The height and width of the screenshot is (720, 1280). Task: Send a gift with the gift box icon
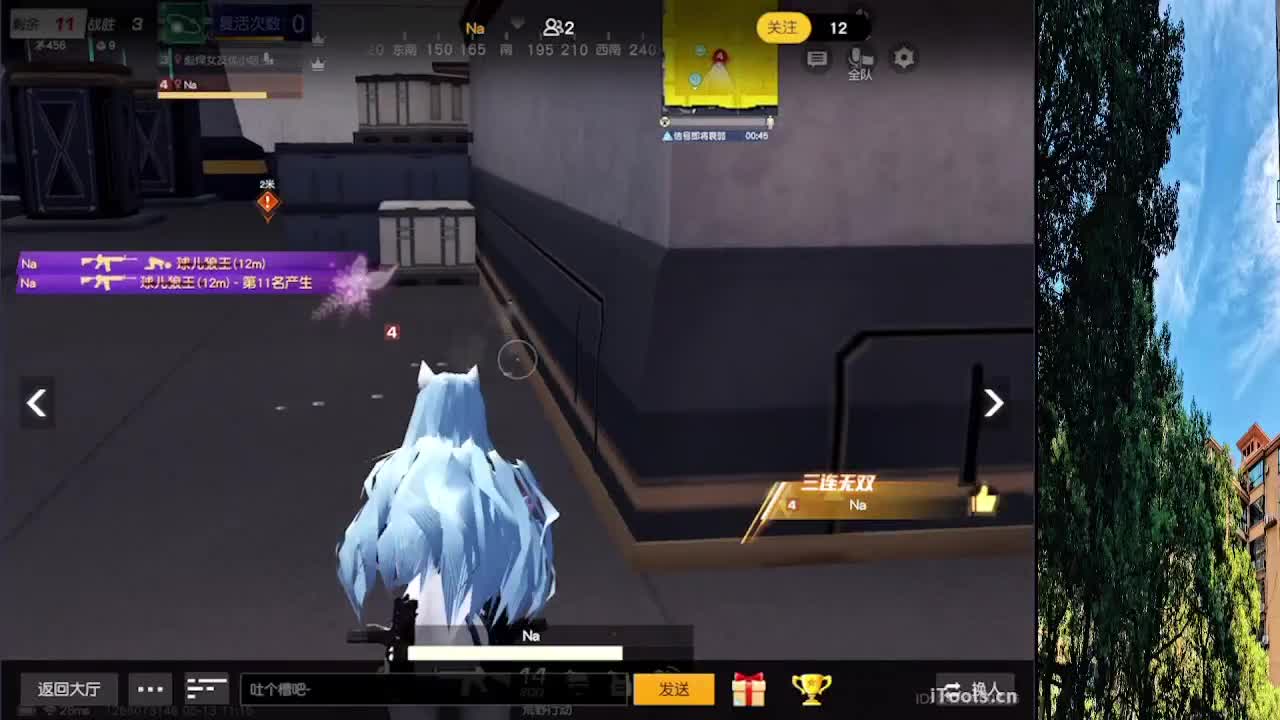click(748, 689)
